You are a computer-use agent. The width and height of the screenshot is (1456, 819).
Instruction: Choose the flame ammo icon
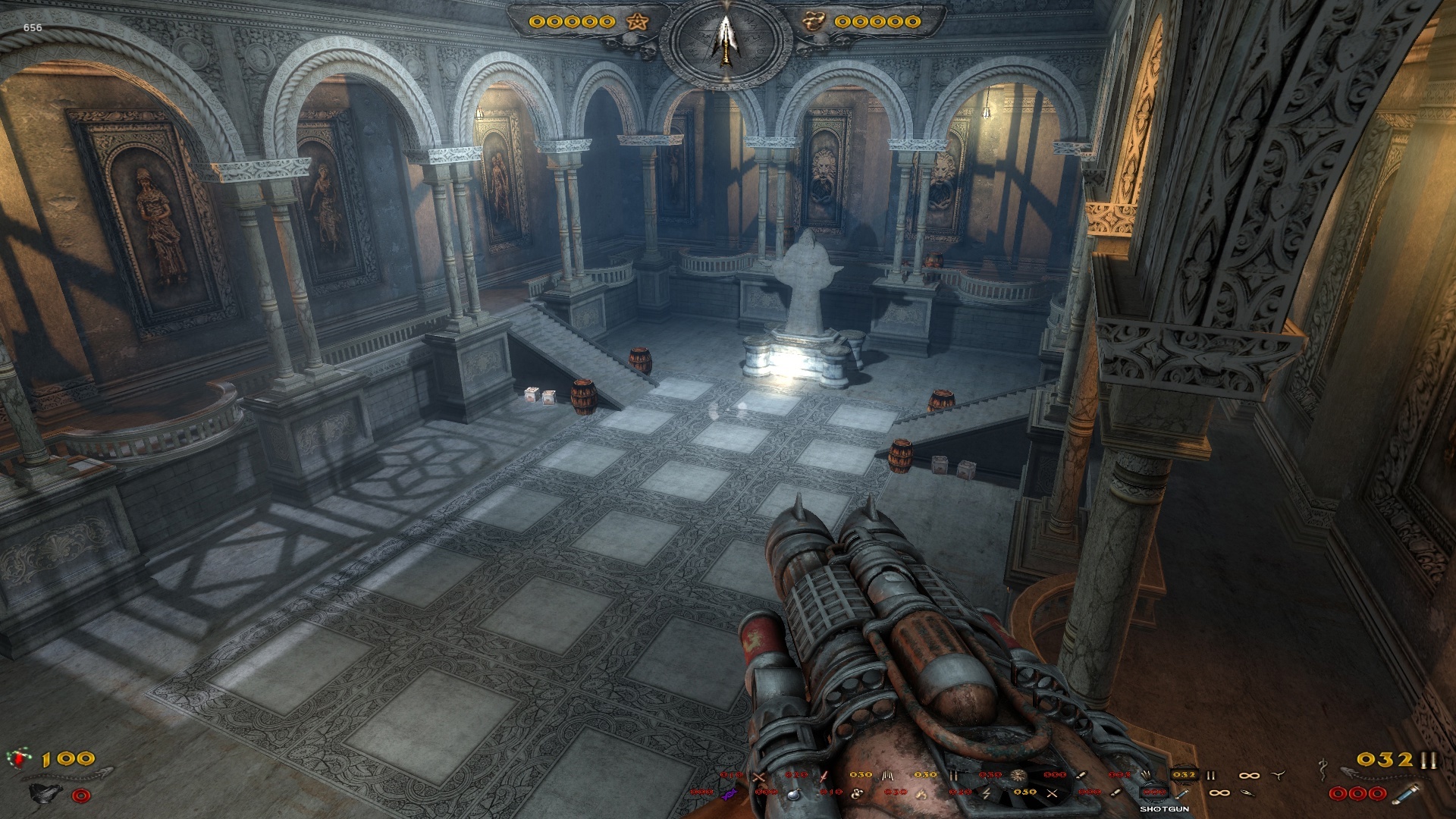(922, 793)
